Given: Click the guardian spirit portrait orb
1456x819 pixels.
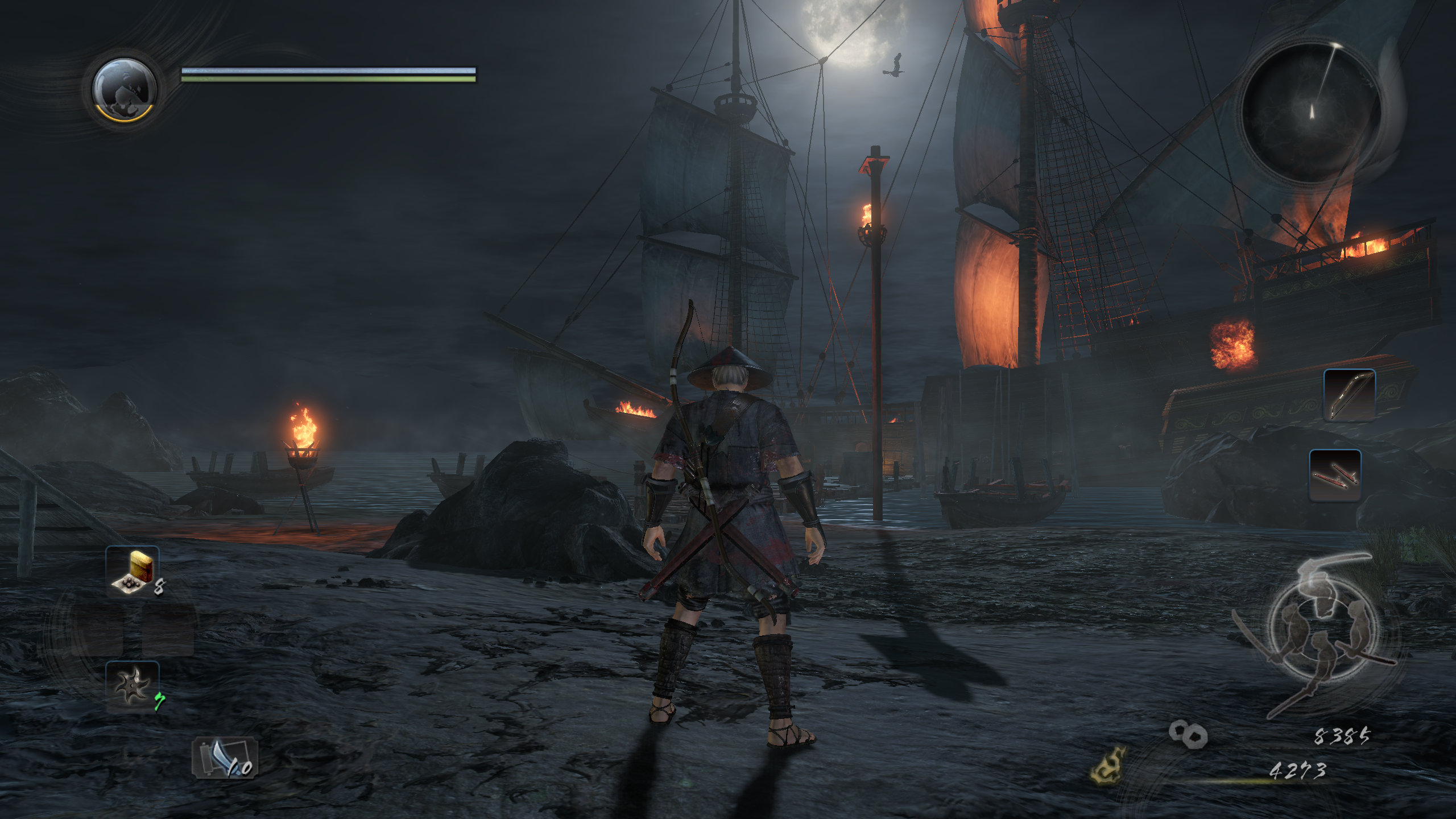Looking at the screenshot, I should tap(124, 90).
